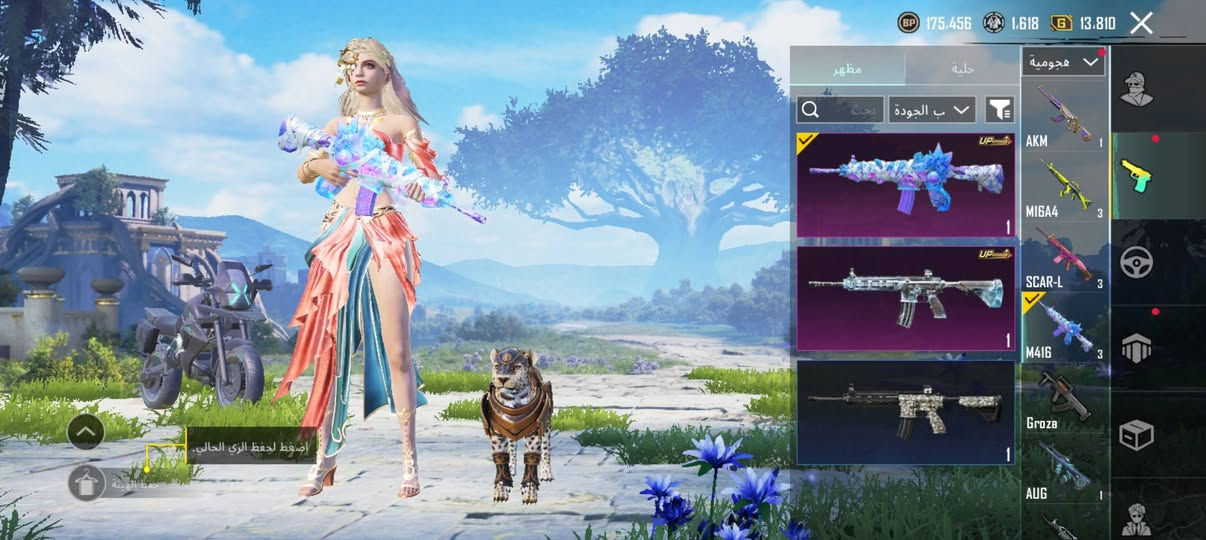Select M16A4 in the weapon list
This screenshot has width=1206, height=540.
pyautogui.click(x=1064, y=188)
